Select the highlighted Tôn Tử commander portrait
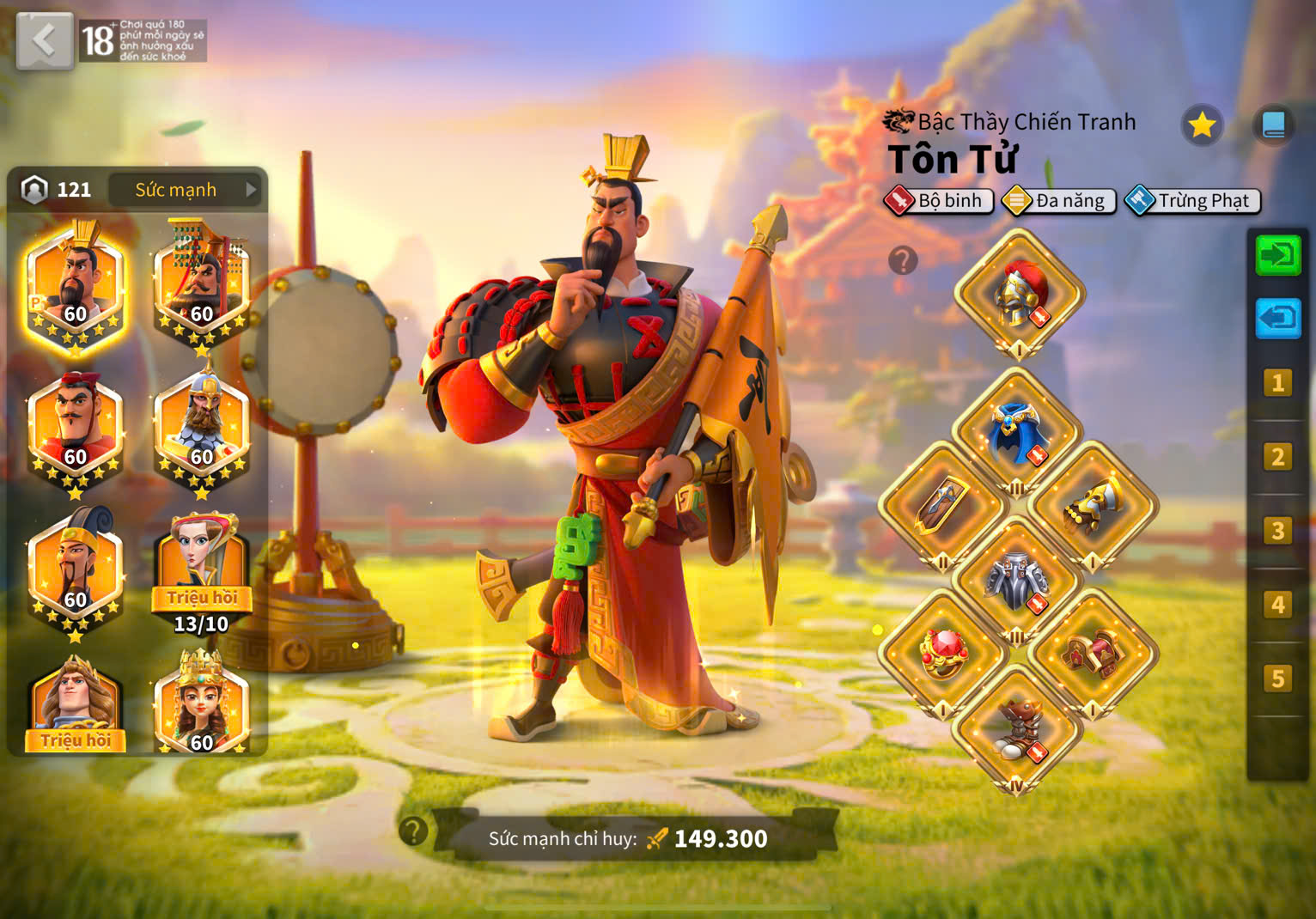Viewport: 1316px width, 919px height. point(76,287)
